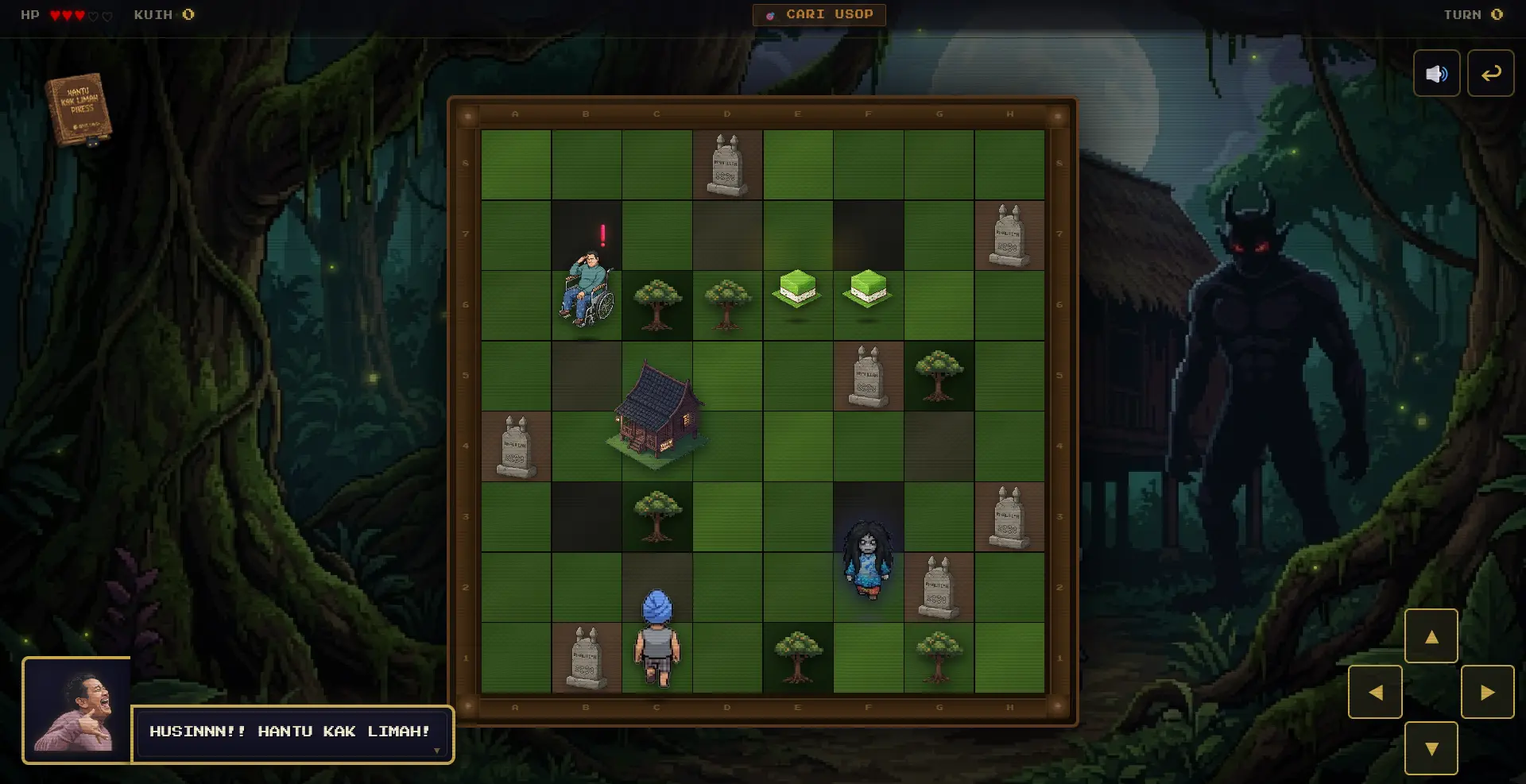The height and width of the screenshot is (784, 1526).
Task: Advance the Husinnn dialogue box
Action: pyautogui.click(x=292, y=734)
